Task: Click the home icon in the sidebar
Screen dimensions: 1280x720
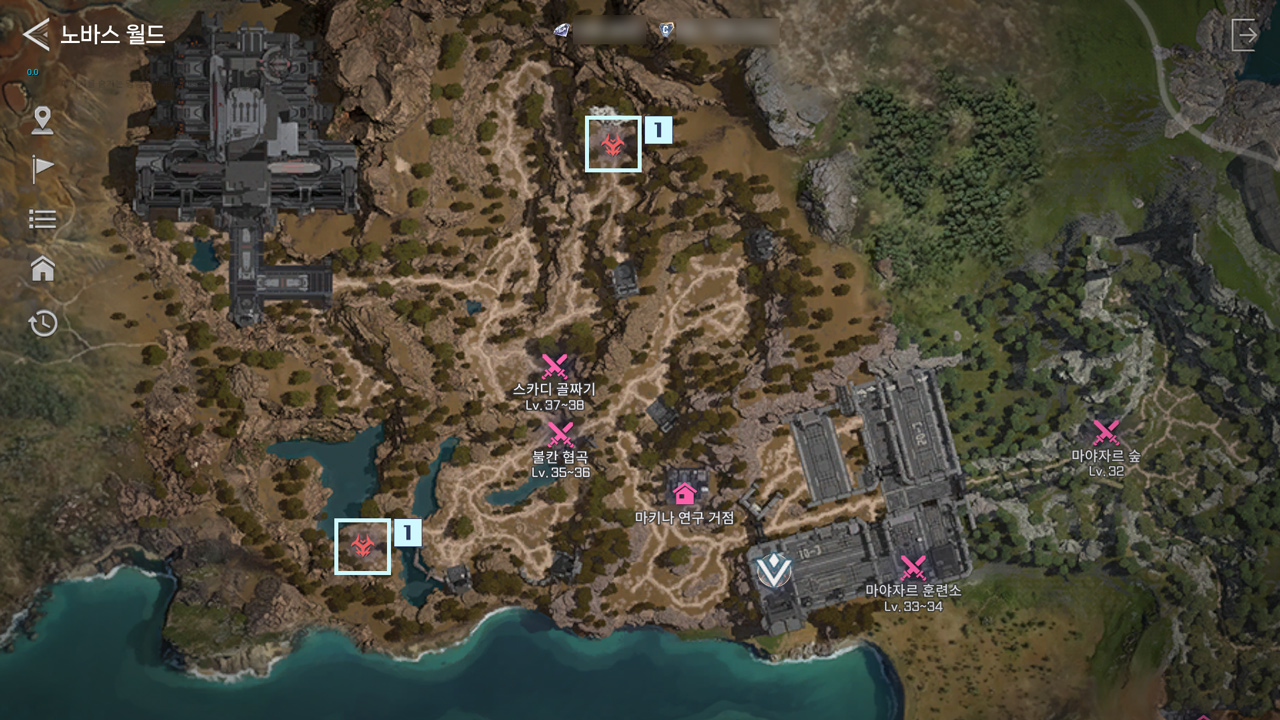Action: [x=42, y=270]
